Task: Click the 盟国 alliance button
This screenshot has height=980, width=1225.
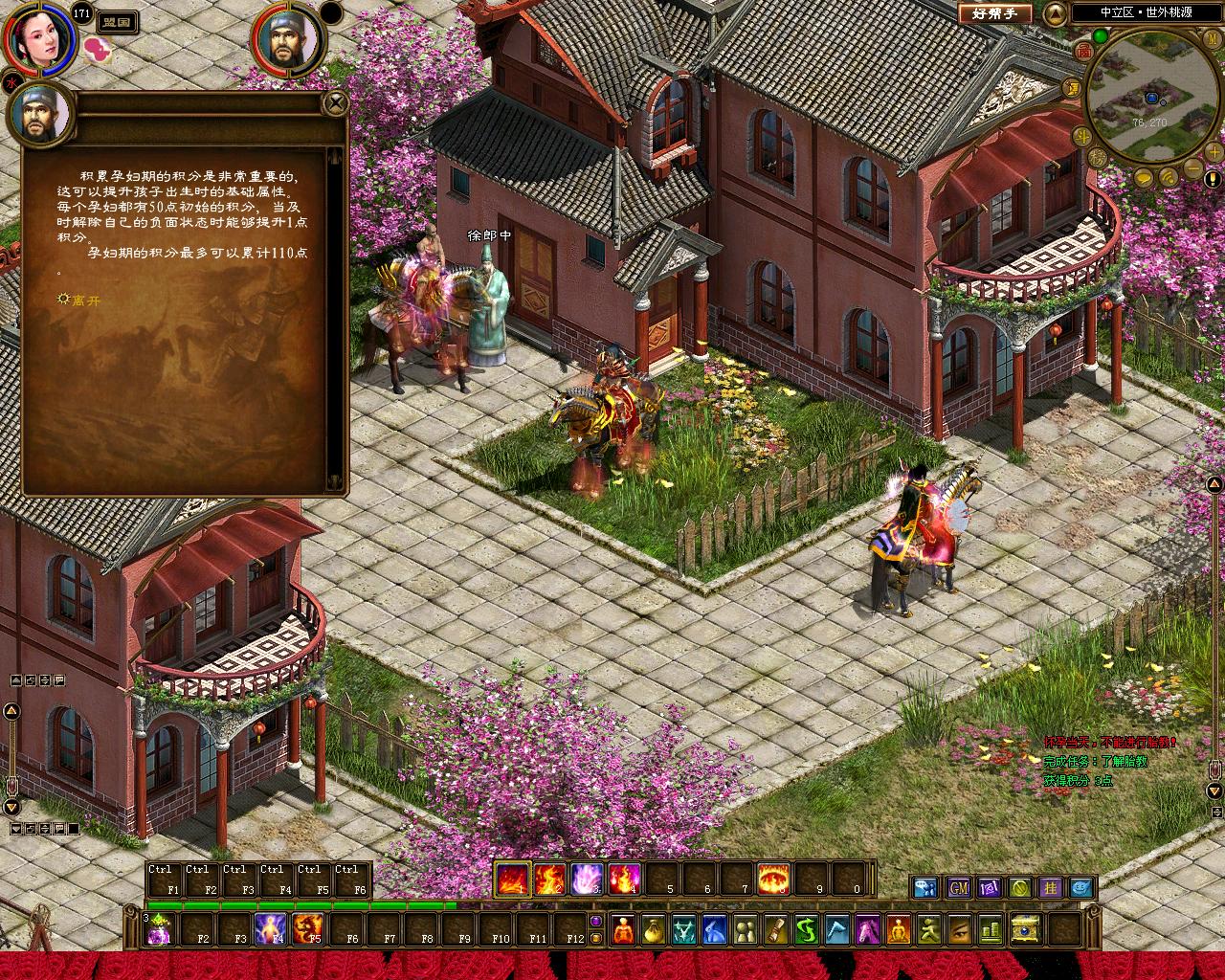Action: (x=117, y=21)
